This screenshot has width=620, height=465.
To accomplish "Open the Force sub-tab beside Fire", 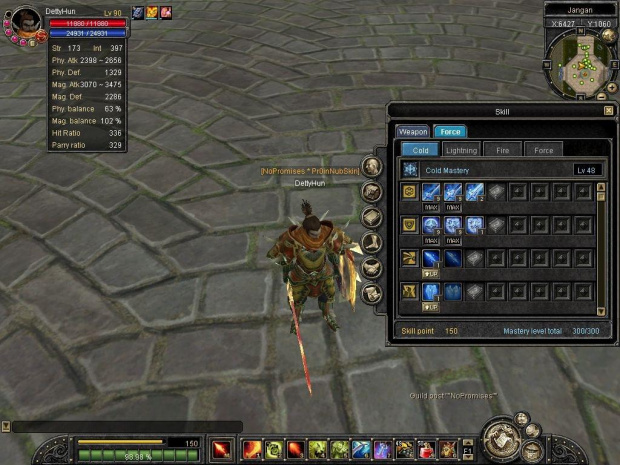I will 543,150.
